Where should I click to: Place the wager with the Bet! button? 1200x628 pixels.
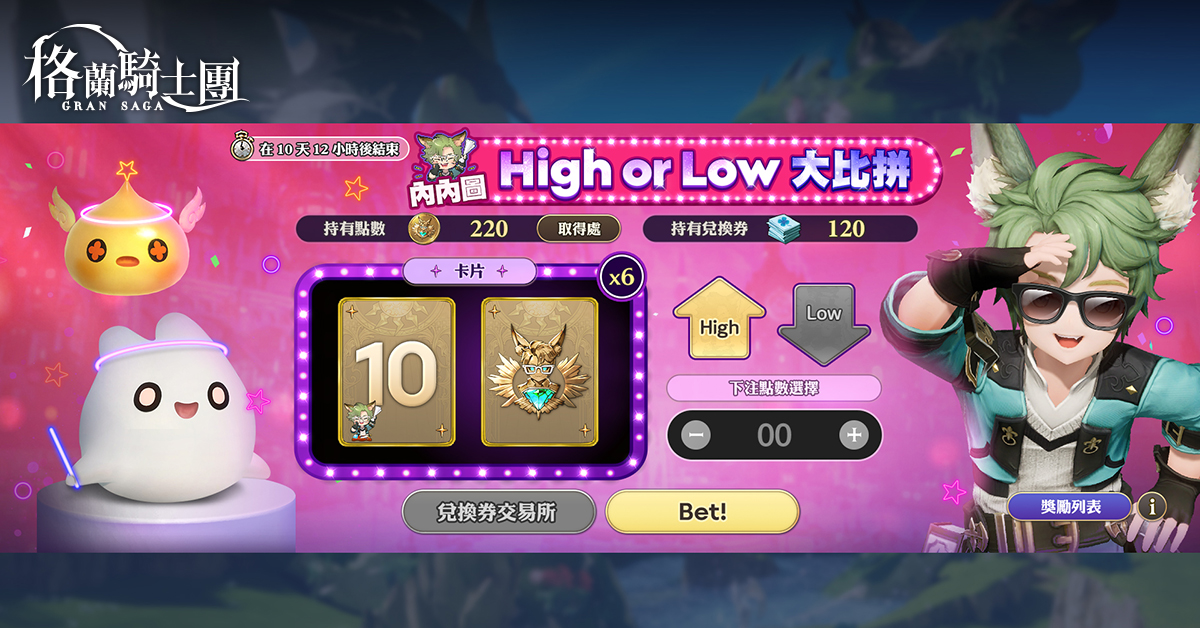tap(702, 512)
